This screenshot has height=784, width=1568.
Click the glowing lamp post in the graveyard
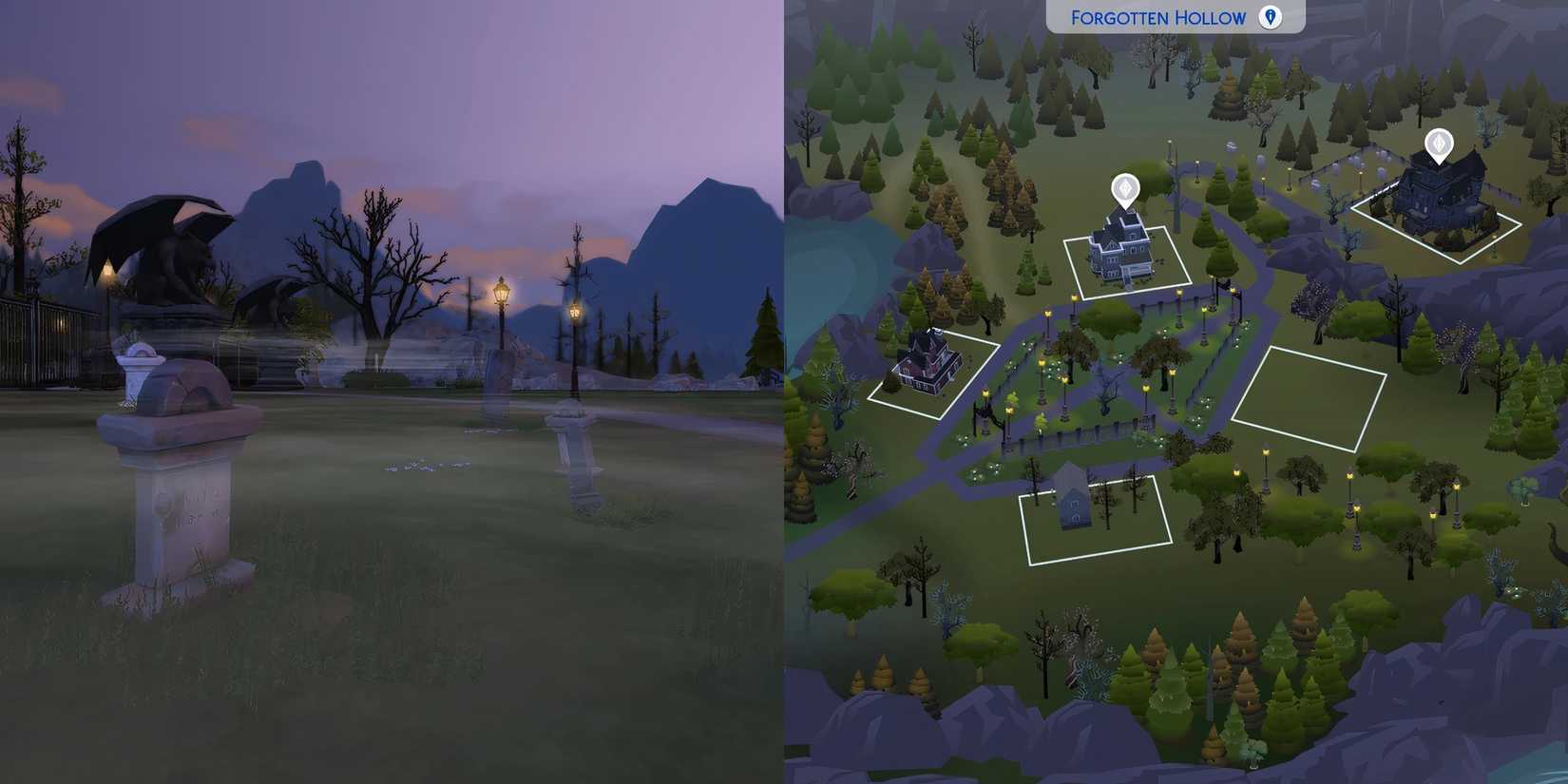click(501, 295)
